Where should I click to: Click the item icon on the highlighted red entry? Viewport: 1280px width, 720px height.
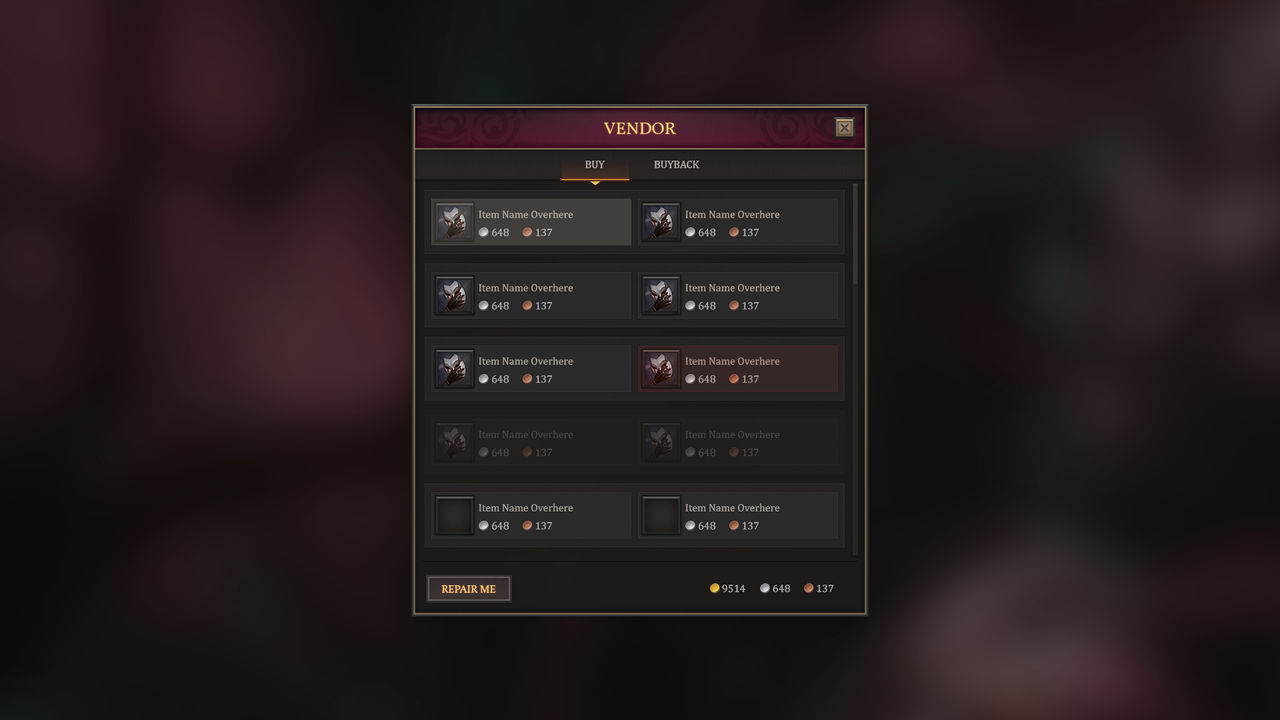pos(660,368)
